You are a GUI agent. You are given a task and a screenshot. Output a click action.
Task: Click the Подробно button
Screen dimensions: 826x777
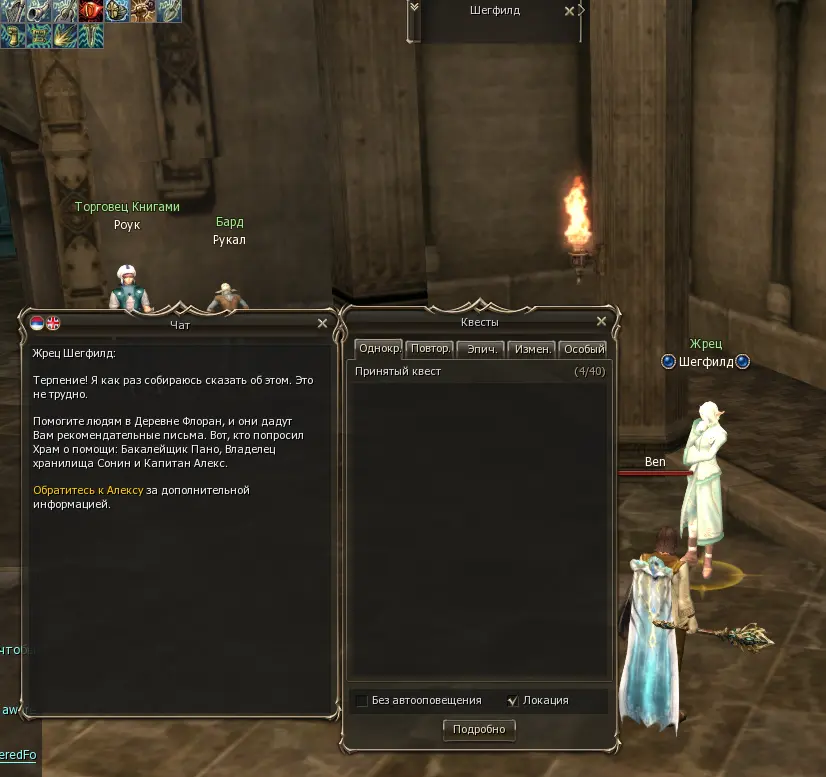pos(479,730)
